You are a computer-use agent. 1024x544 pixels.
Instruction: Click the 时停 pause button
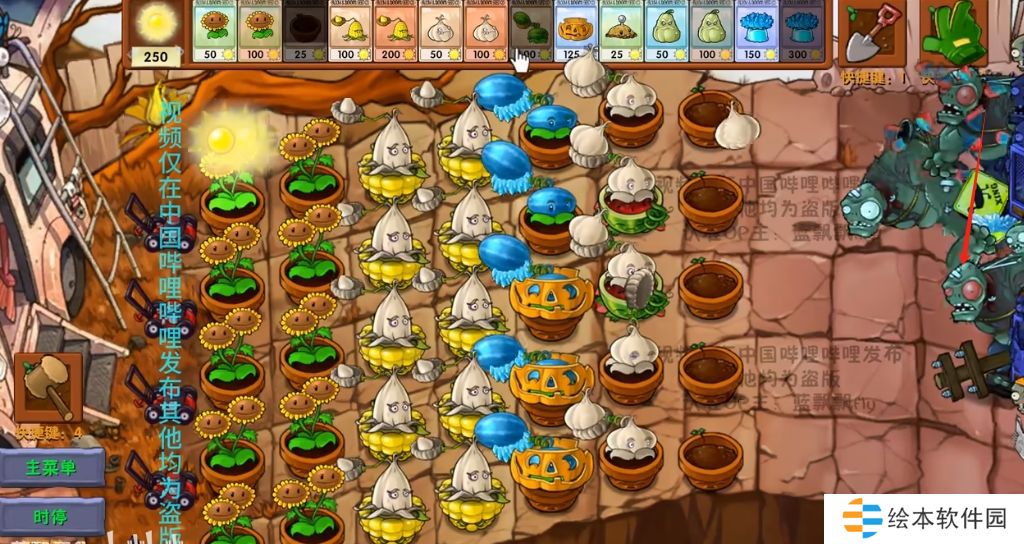coord(52,517)
